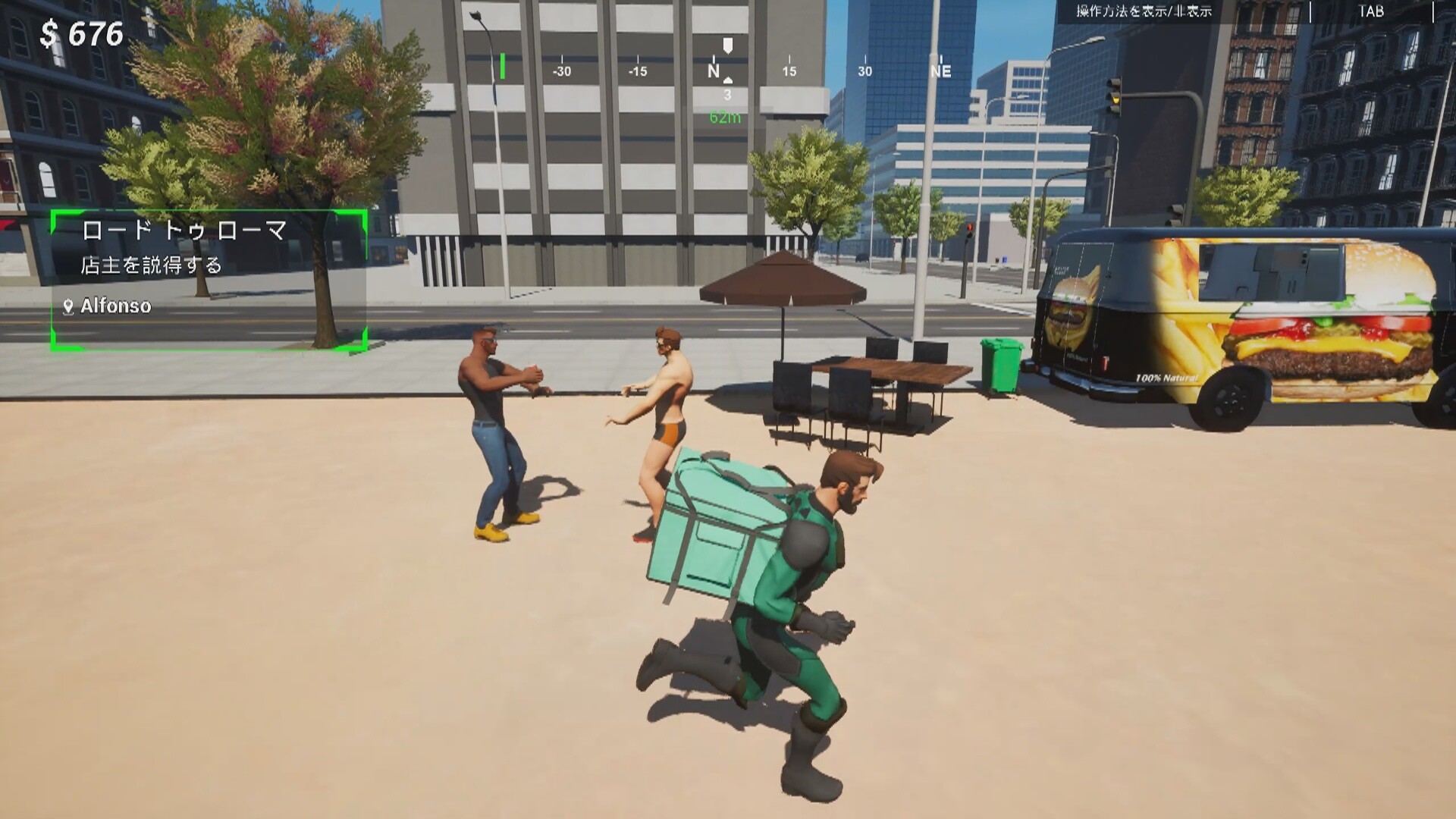The width and height of the screenshot is (1456, 819).
Task: Click the Alfonso name label
Action: 118,308
